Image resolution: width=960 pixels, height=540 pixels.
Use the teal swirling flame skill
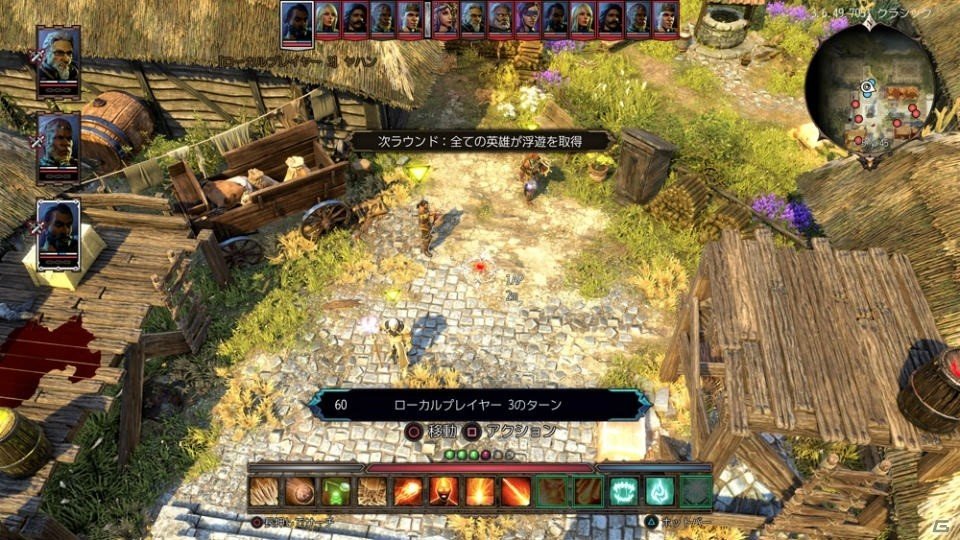pos(660,491)
